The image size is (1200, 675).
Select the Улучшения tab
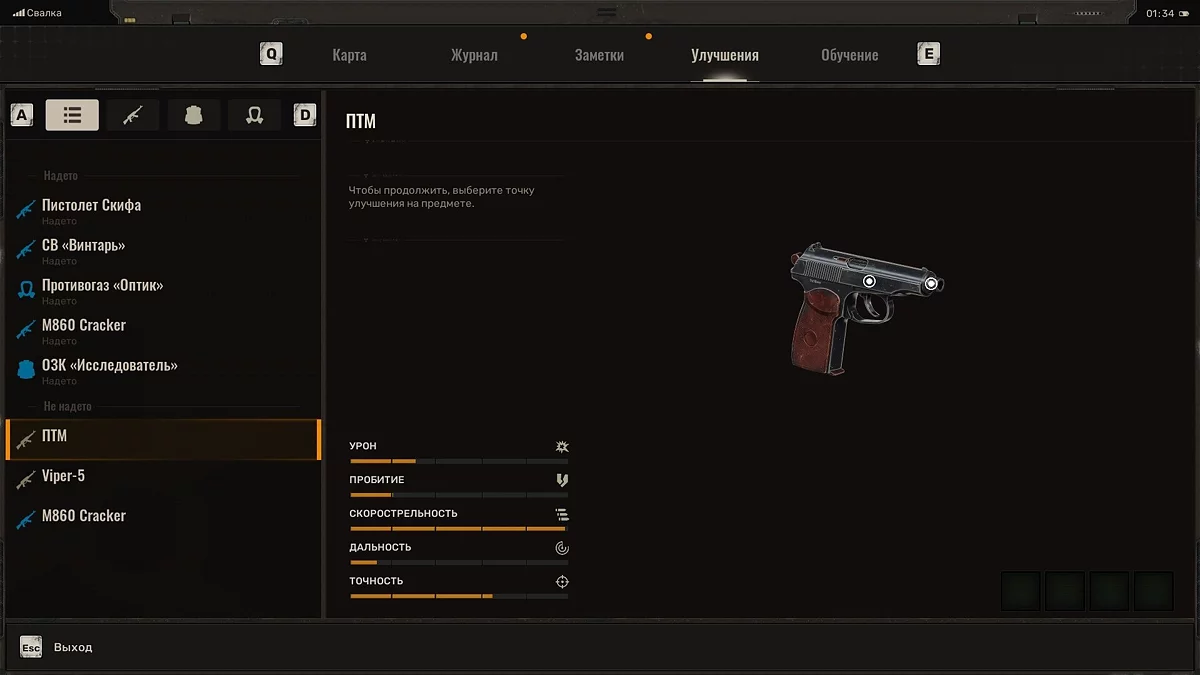click(724, 55)
